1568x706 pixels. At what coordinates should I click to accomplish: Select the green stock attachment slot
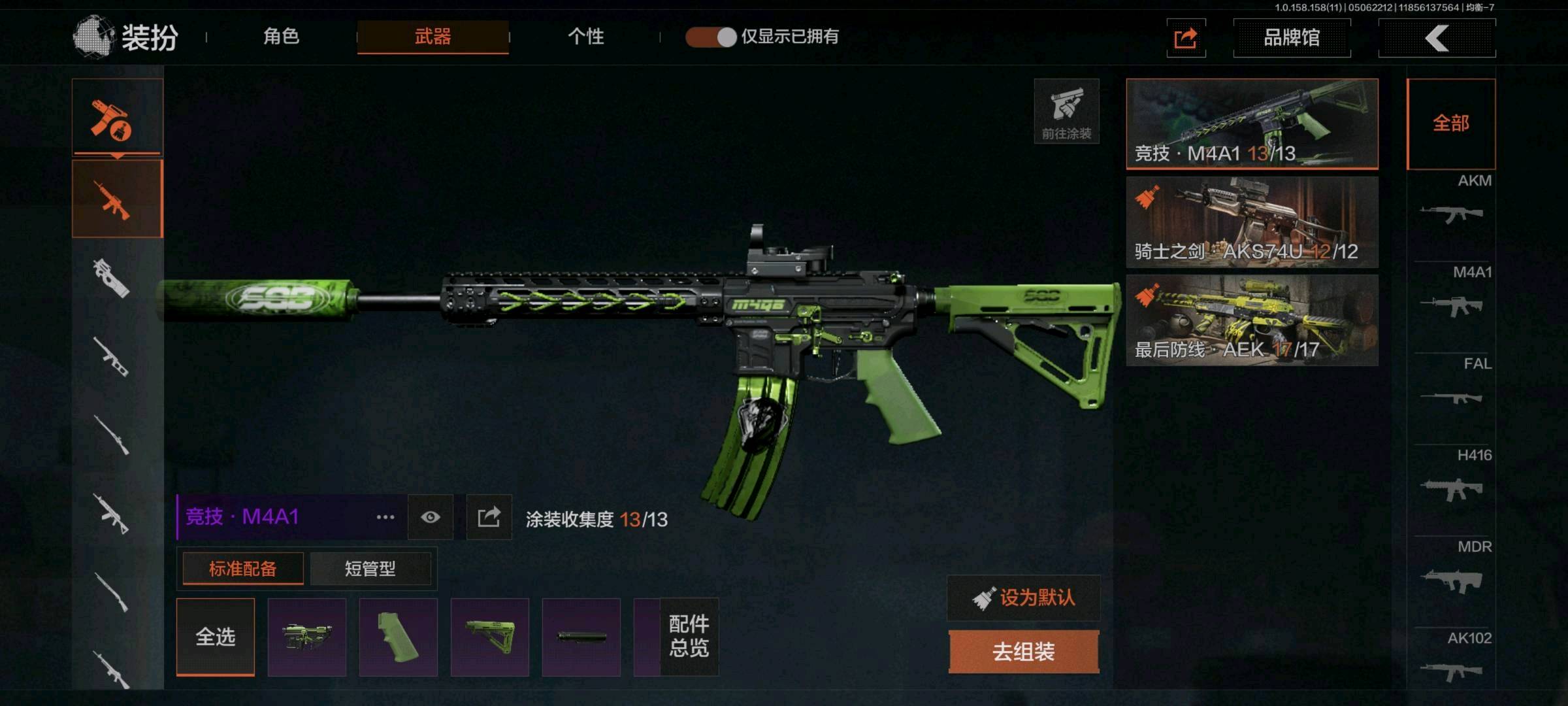point(490,637)
